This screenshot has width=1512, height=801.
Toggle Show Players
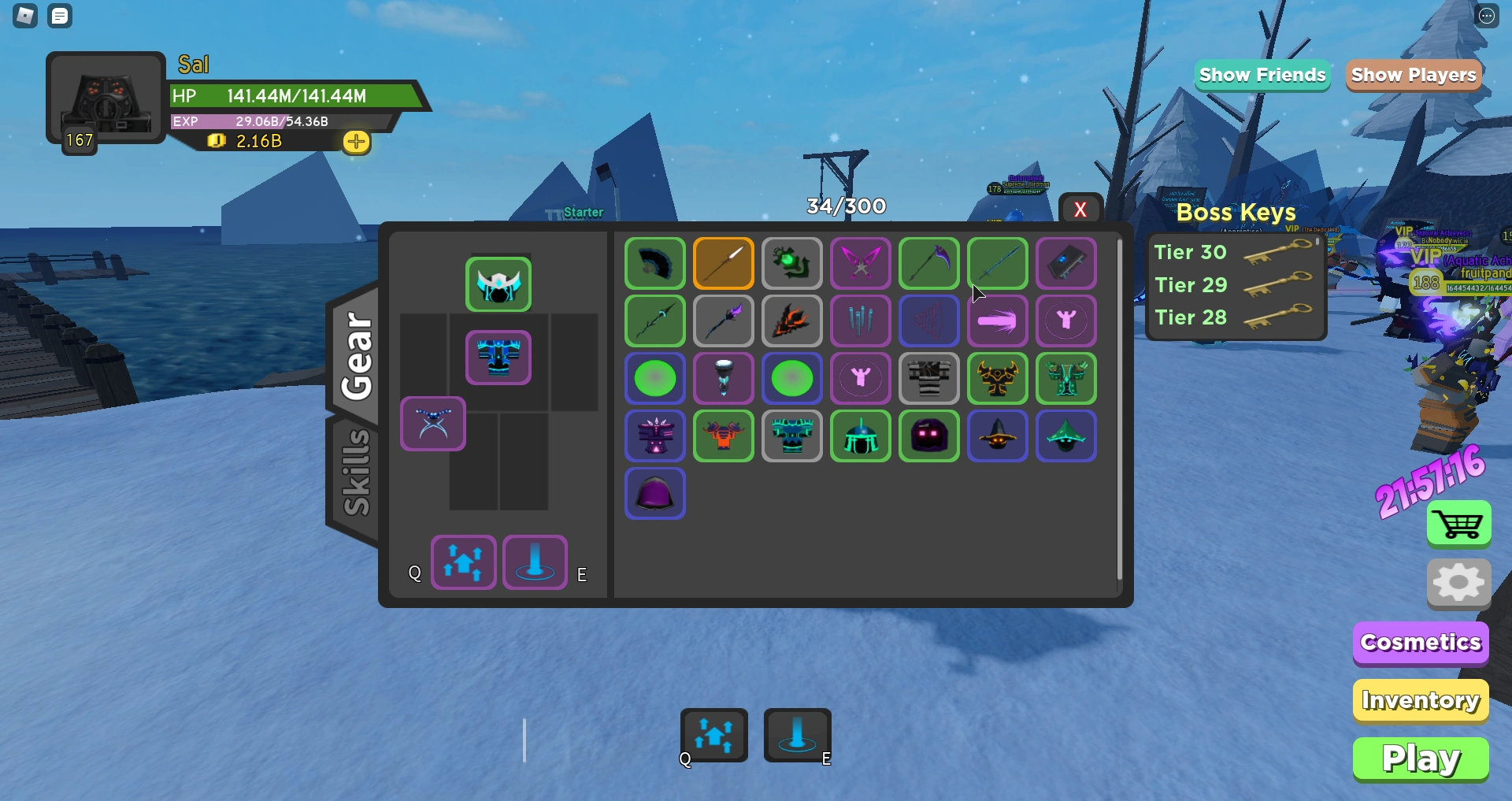[x=1413, y=75]
